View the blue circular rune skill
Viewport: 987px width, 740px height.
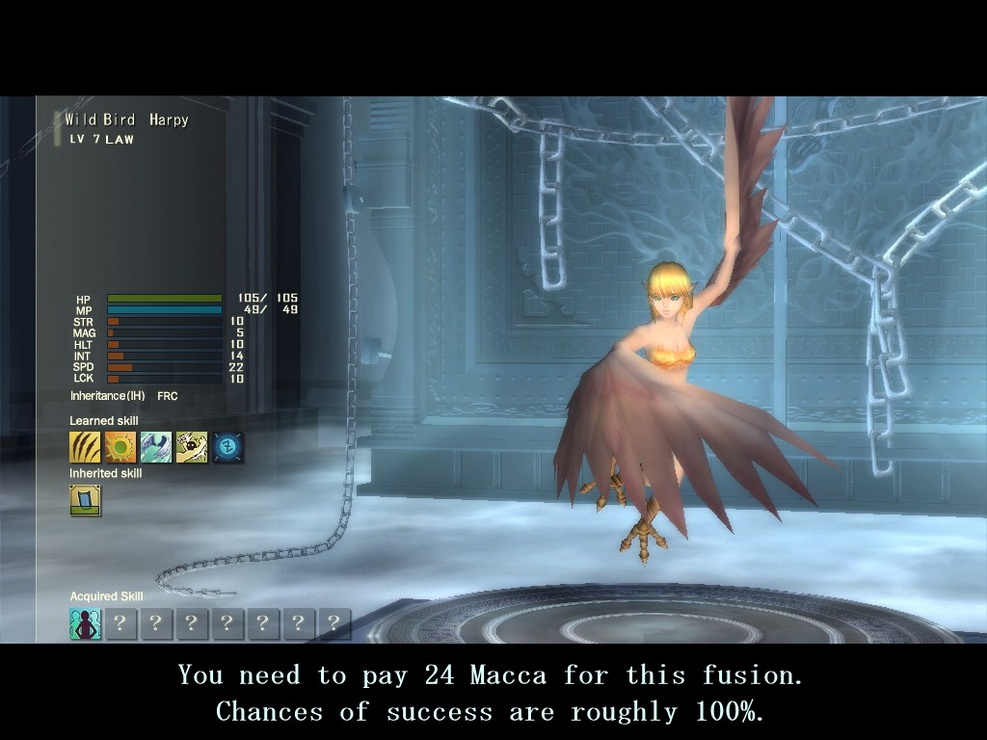coord(228,447)
